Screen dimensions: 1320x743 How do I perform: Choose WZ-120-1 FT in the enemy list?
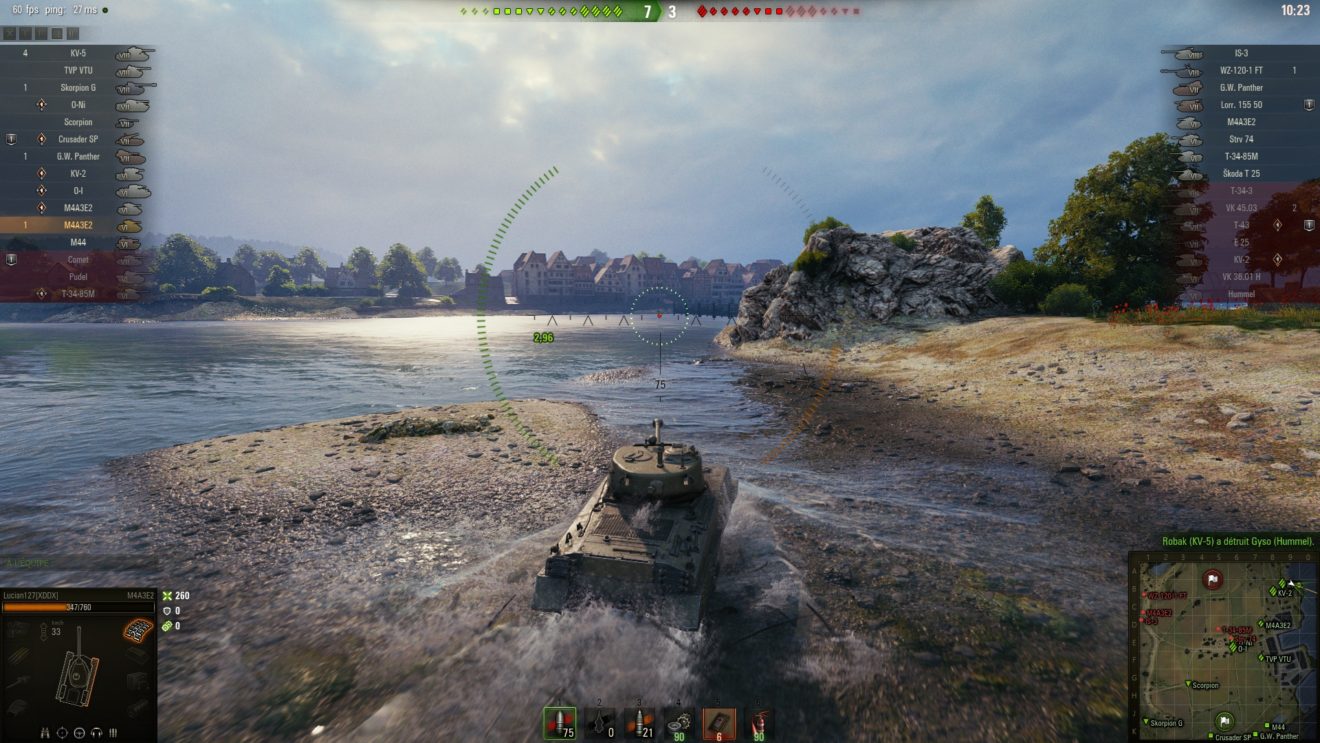[1240, 70]
